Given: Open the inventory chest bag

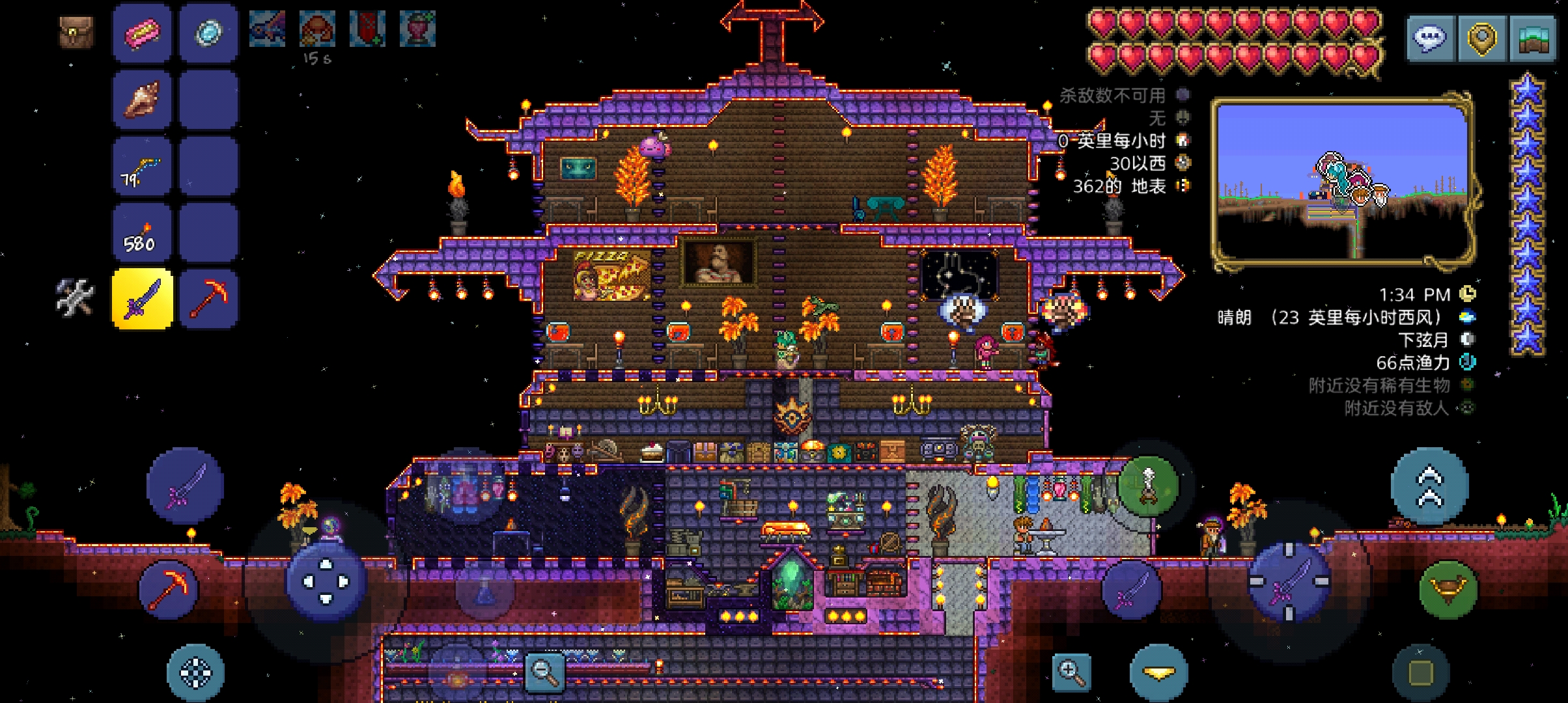Looking at the screenshot, I should (x=76, y=33).
